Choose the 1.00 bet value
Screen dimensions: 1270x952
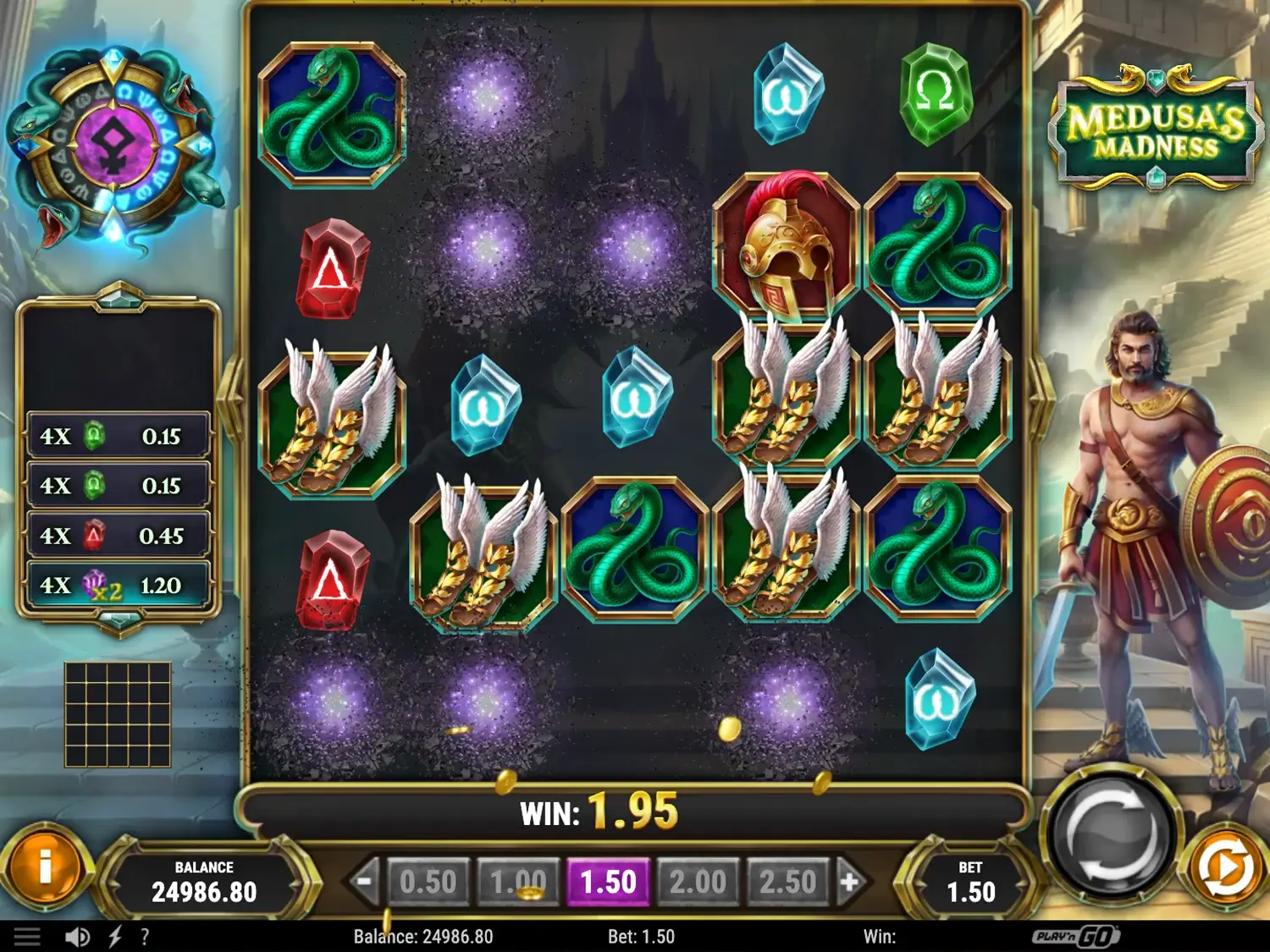tap(518, 883)
